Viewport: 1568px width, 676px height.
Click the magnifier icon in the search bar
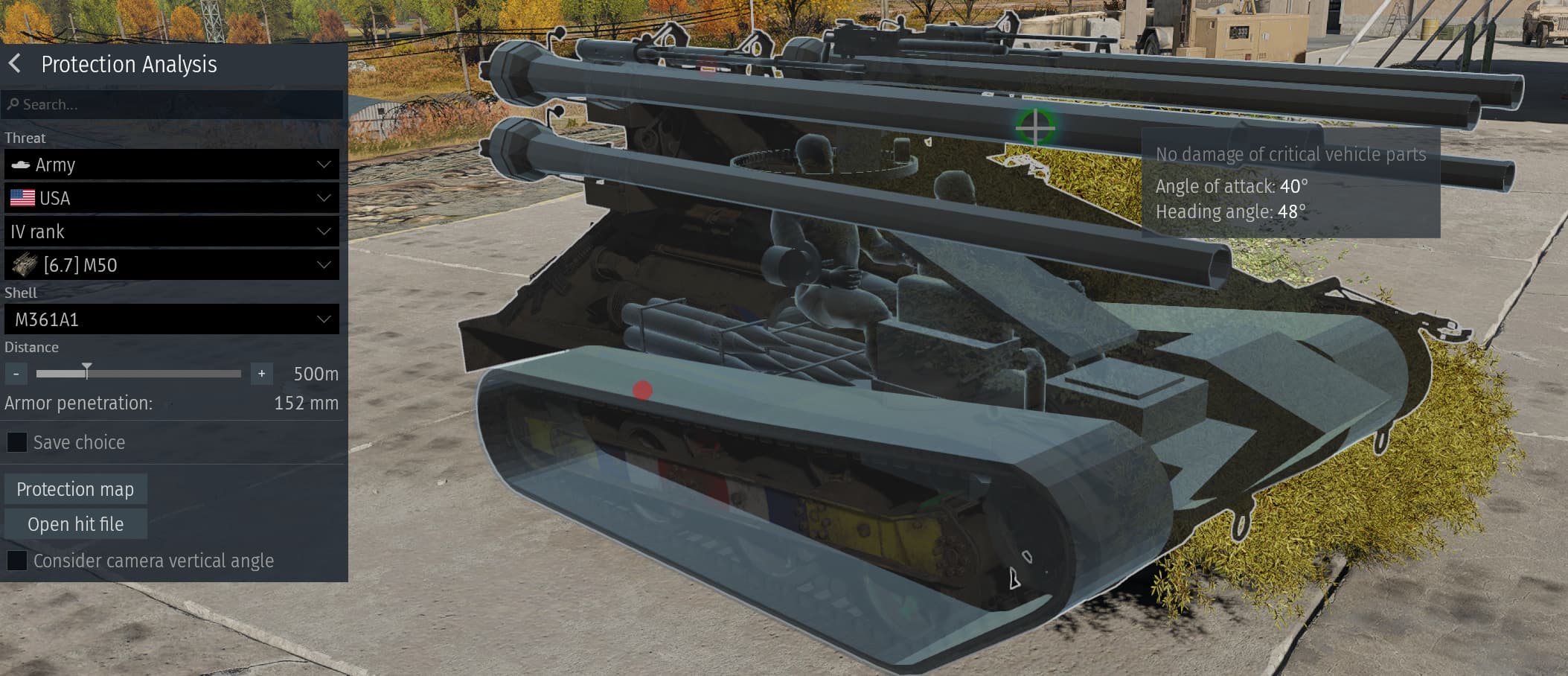point(14,104)
